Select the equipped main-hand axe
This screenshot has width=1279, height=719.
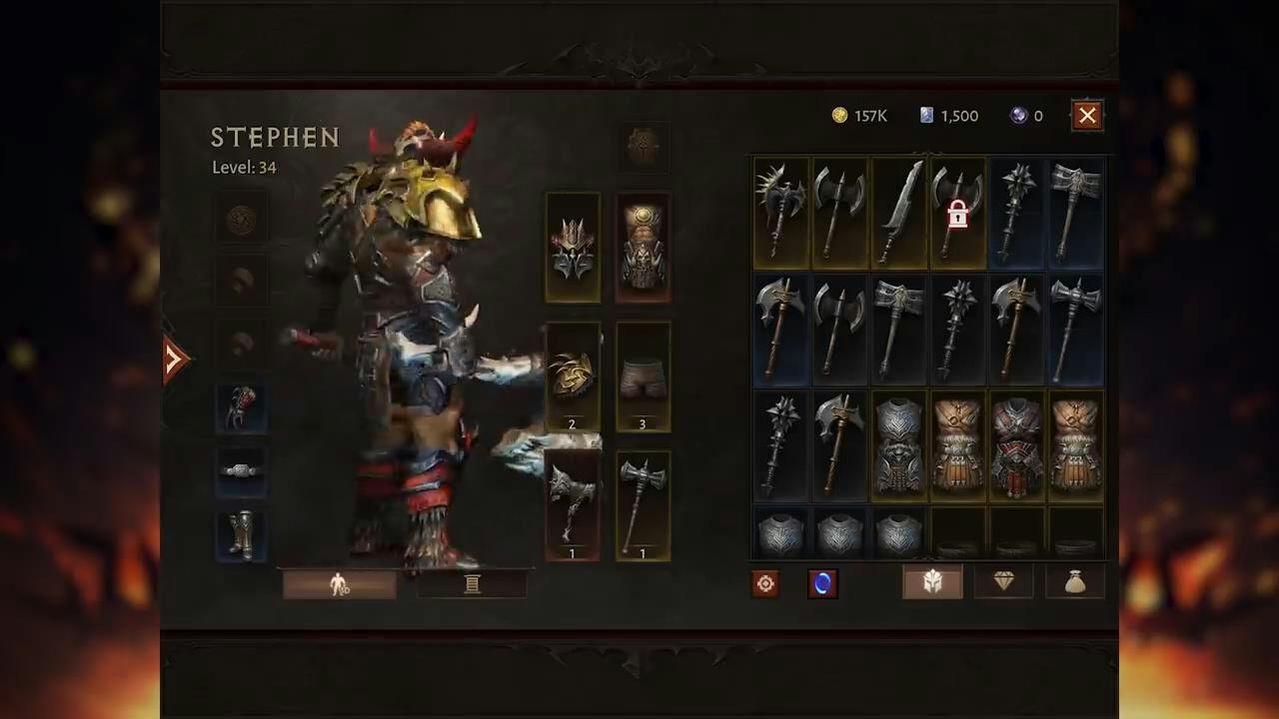point(573,505)
